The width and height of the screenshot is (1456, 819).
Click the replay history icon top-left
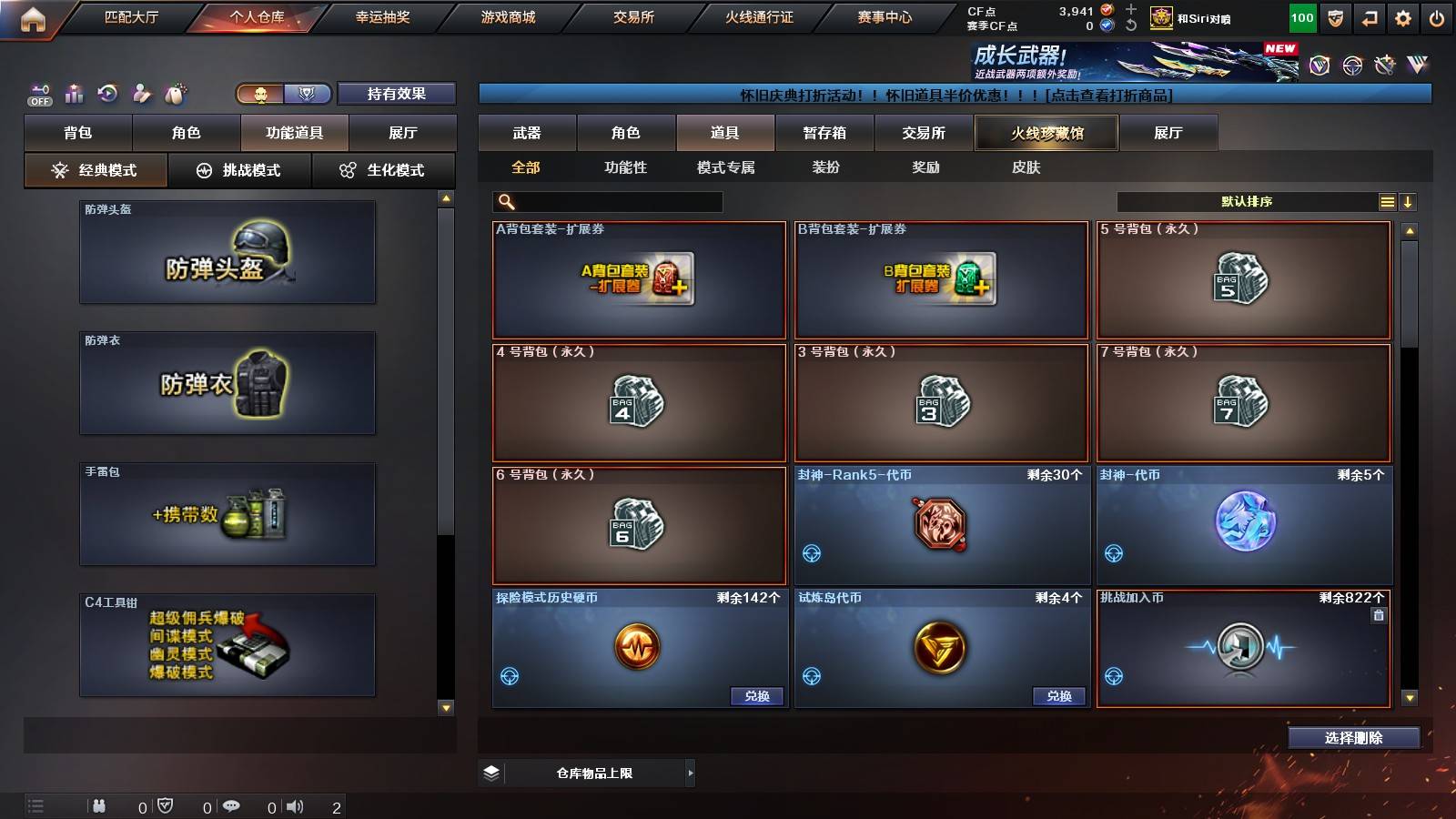106,93
